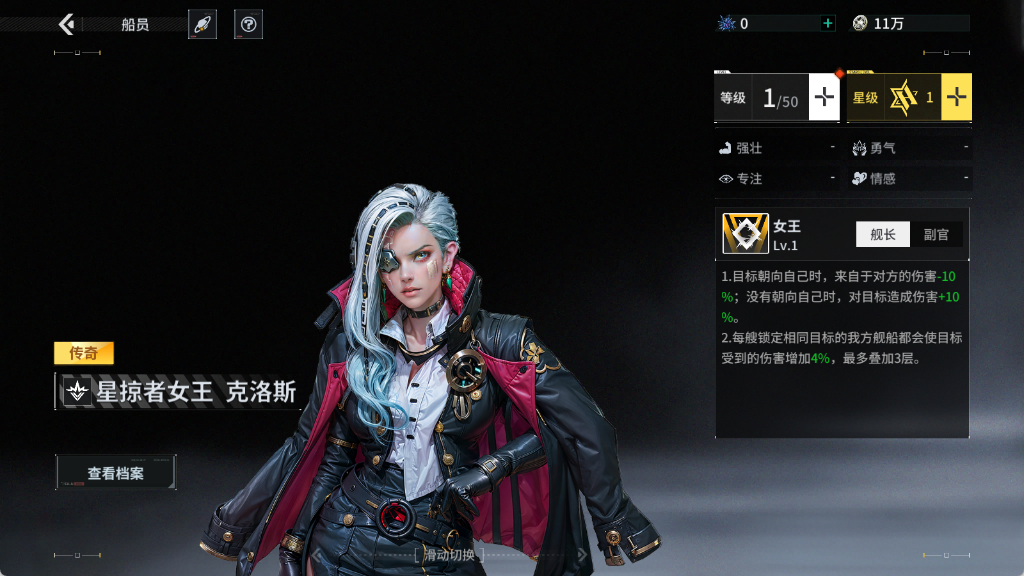Raise star rank with yellow plus button
The height and width of the screenshot is (576, 1024).
pyautogui.click(x=956, y=97)
